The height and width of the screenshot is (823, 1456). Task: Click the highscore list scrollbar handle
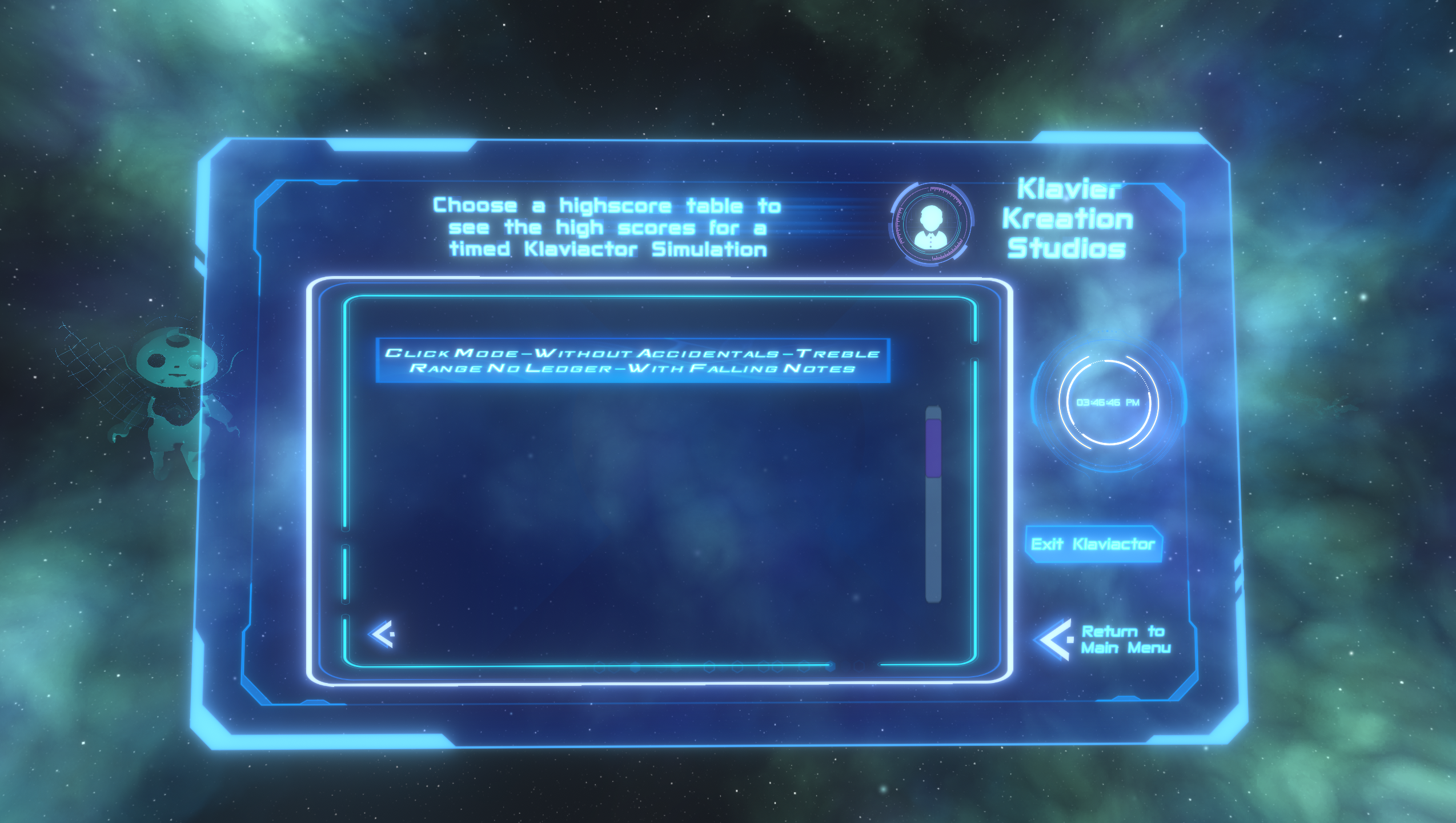click(933, 448)
